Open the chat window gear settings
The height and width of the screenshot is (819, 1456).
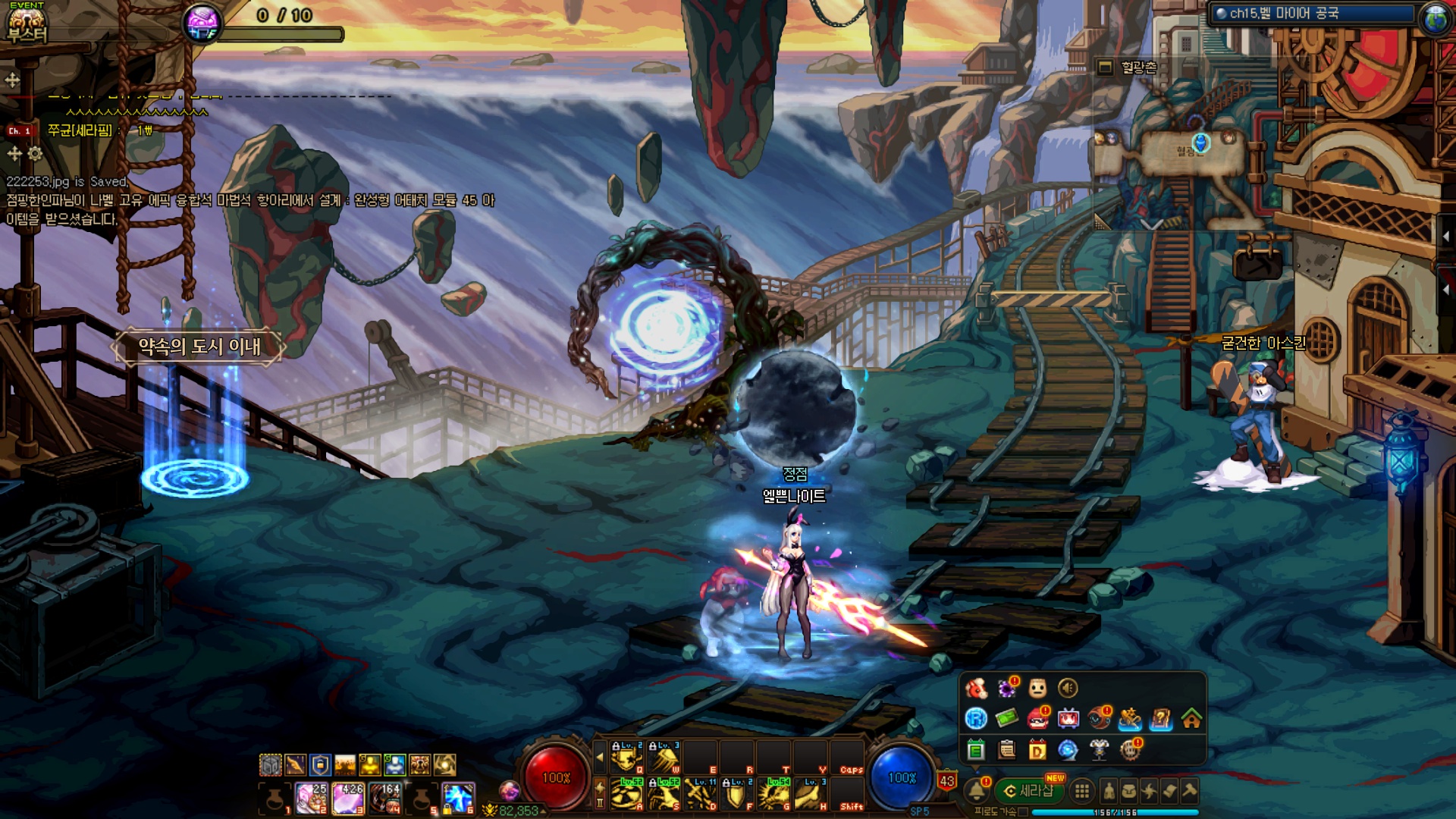(35, 154)
